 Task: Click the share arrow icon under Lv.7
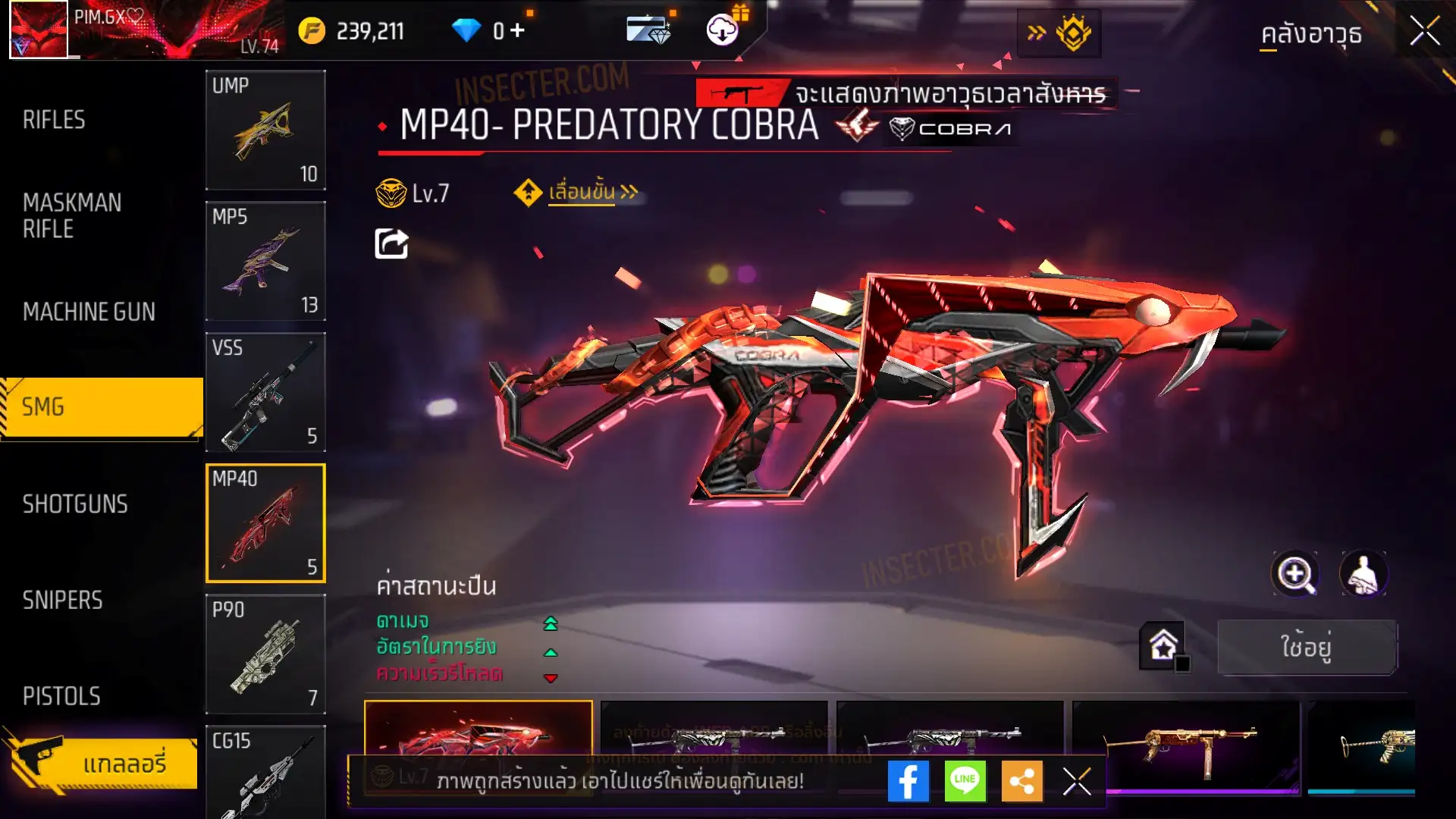click(391, 244)
